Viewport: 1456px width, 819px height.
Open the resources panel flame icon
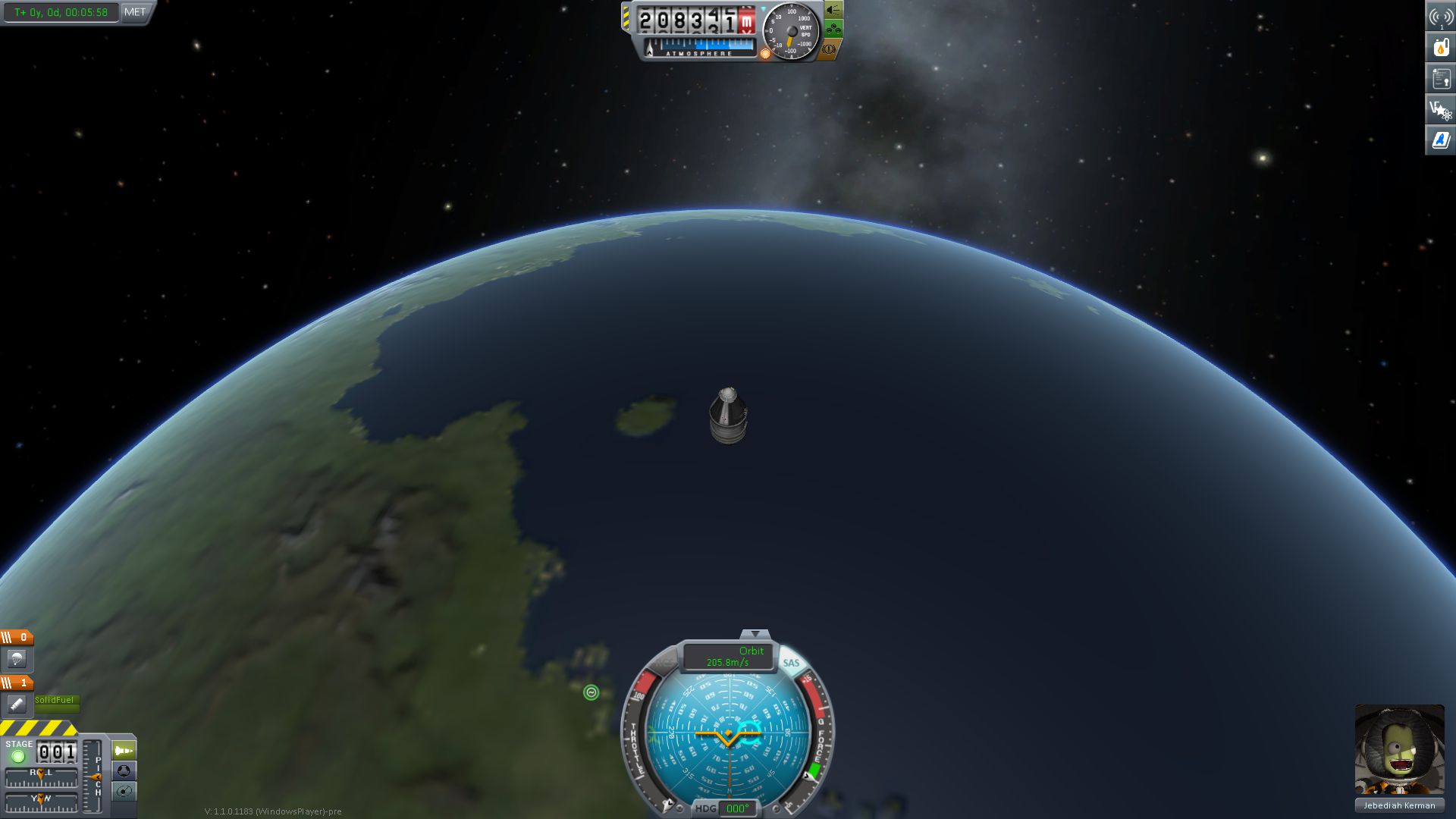(1440, 47)
